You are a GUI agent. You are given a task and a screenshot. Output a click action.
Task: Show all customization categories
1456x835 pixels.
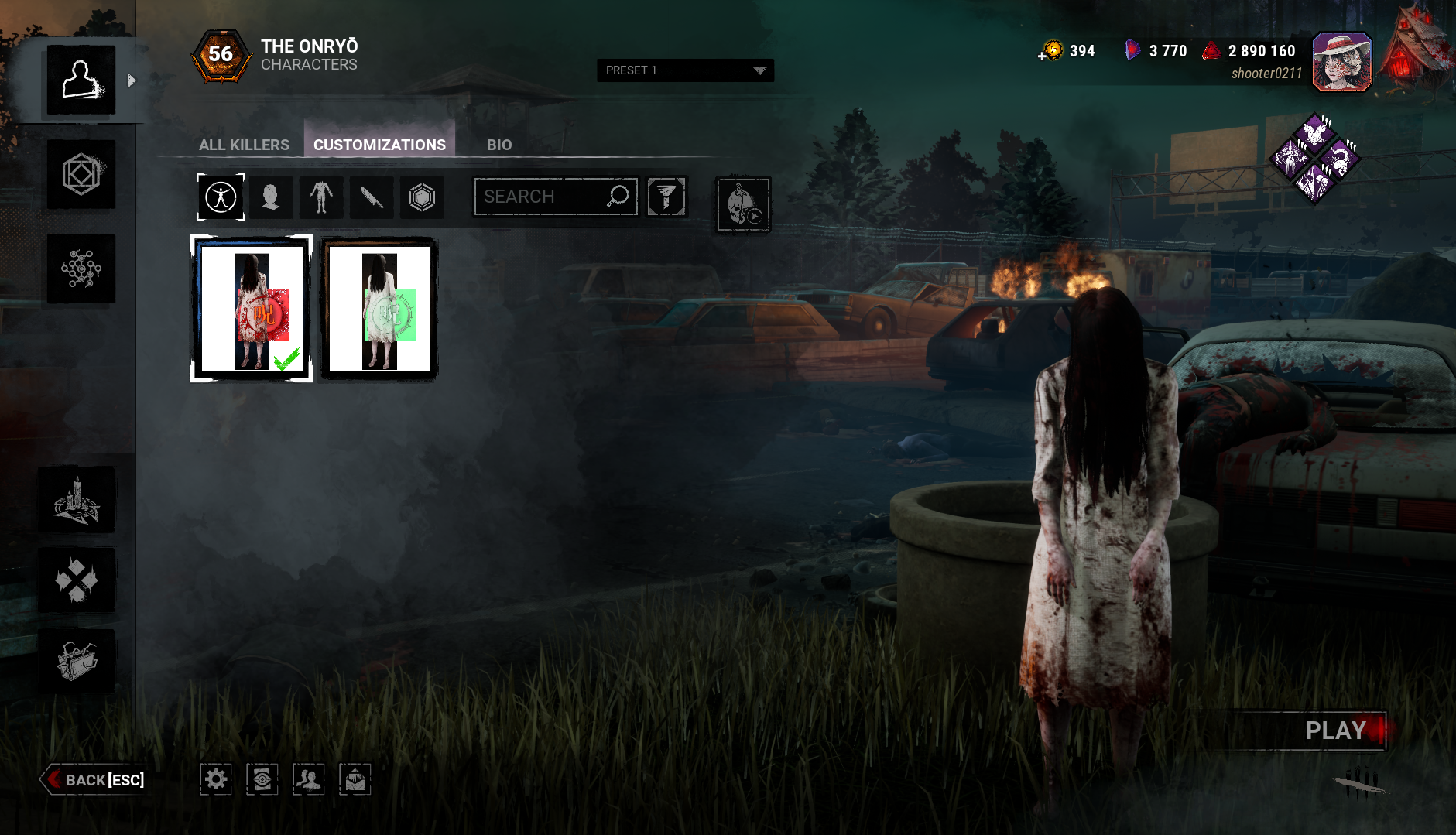tap(221, 197)
